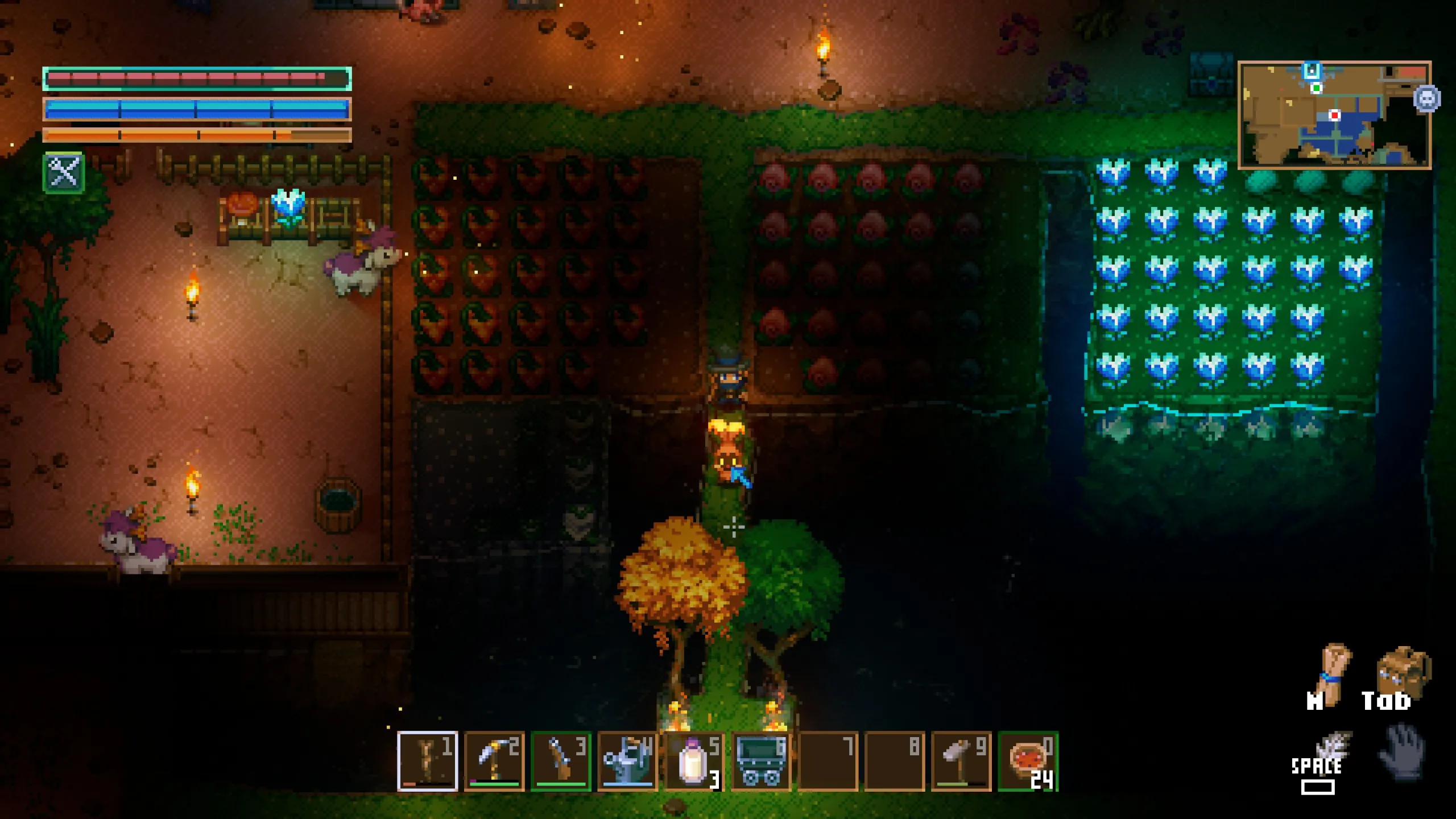Click the red waypoint dot on the minimap
Image resolution: width=1456 pixels, height=819 pixels.
tap(1335, 117)
